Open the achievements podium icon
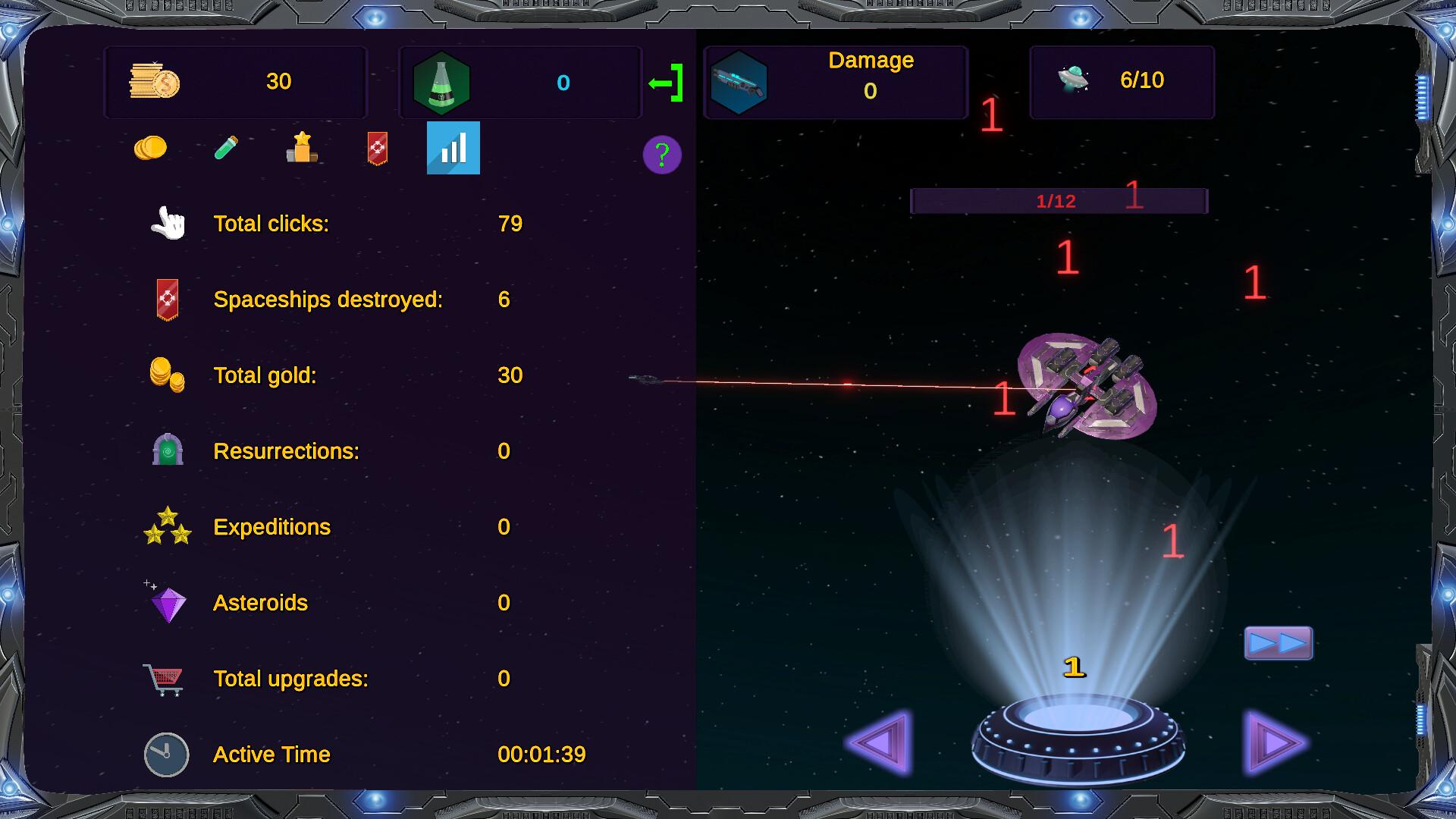 302,149
